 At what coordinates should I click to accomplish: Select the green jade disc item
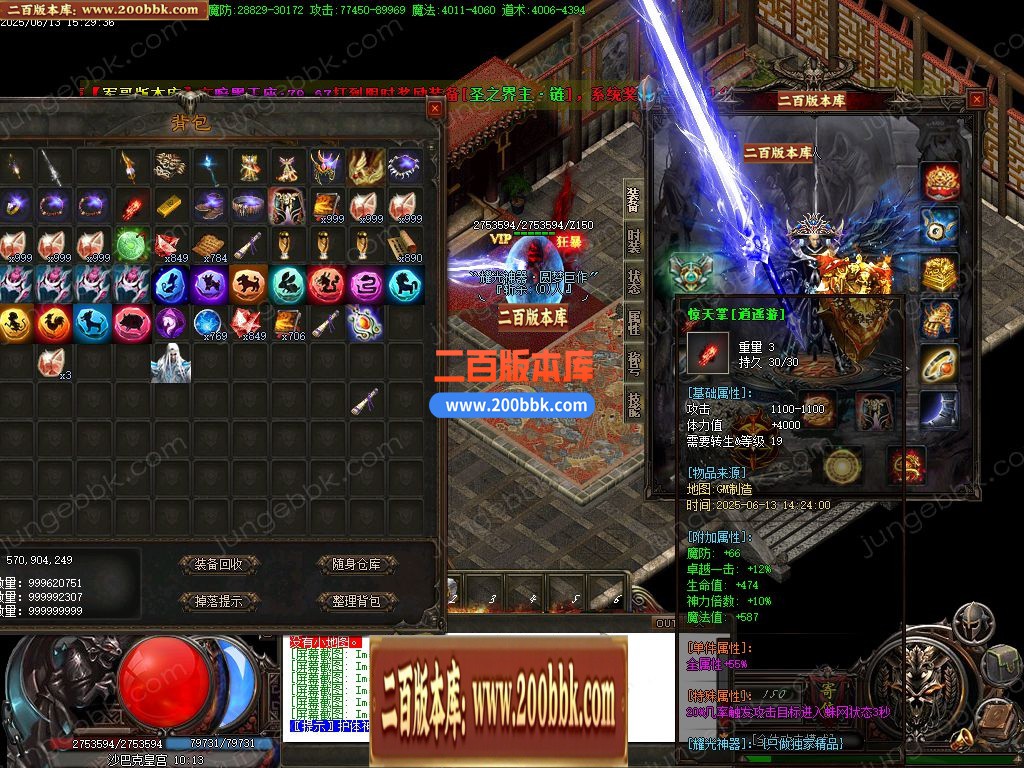130,245
